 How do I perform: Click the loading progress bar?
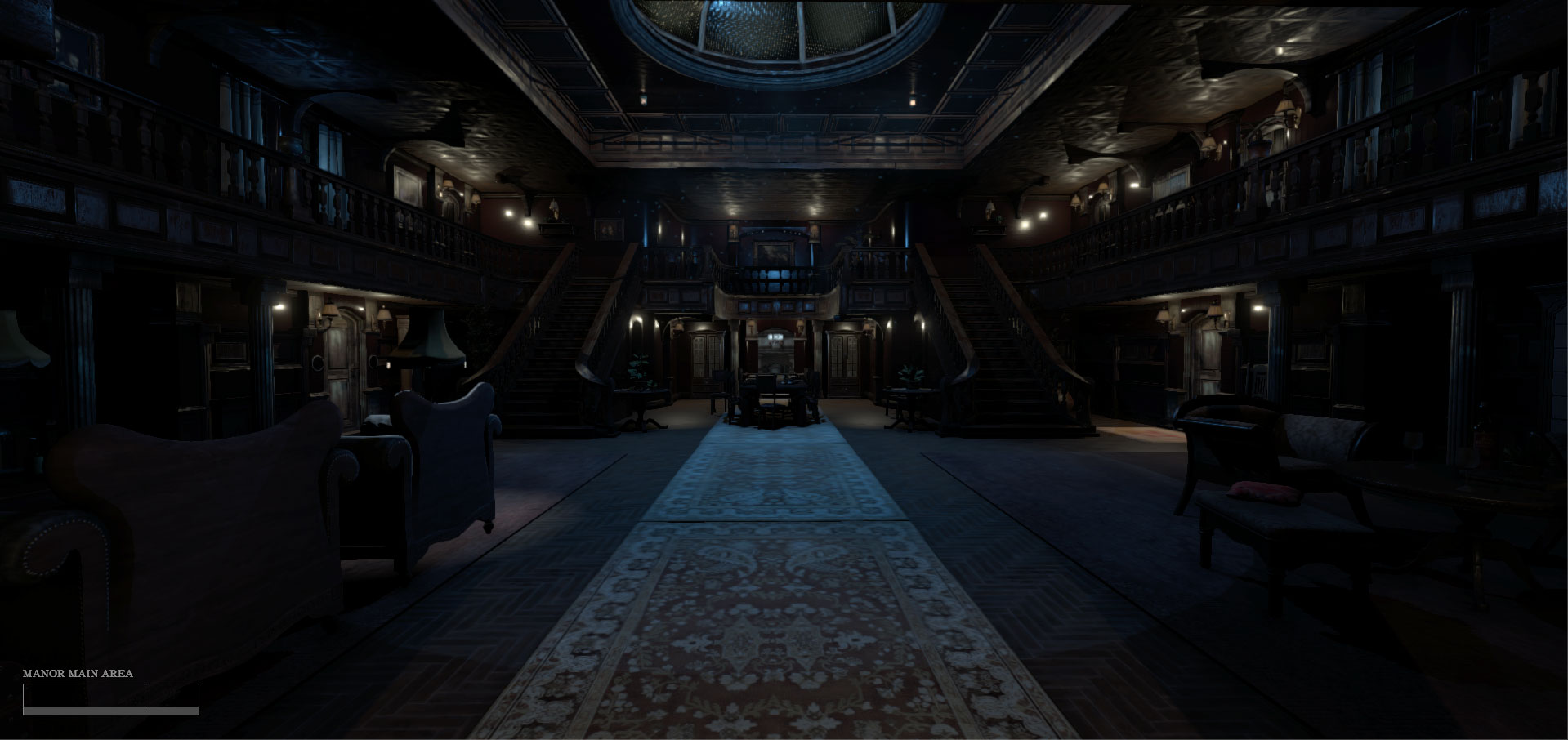[x=110, y=711]
